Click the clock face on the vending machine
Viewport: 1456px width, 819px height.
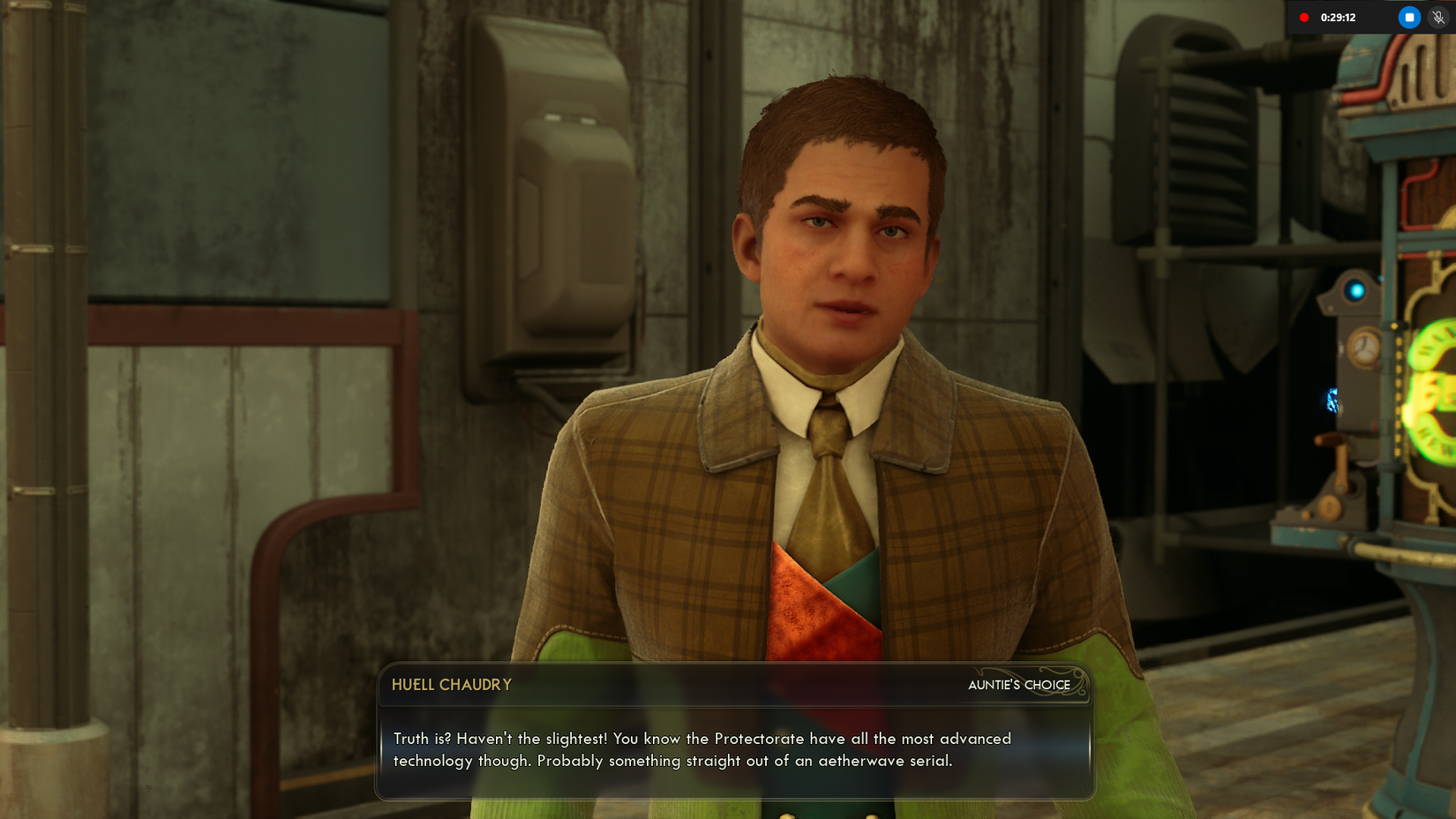coord(1366,349)
